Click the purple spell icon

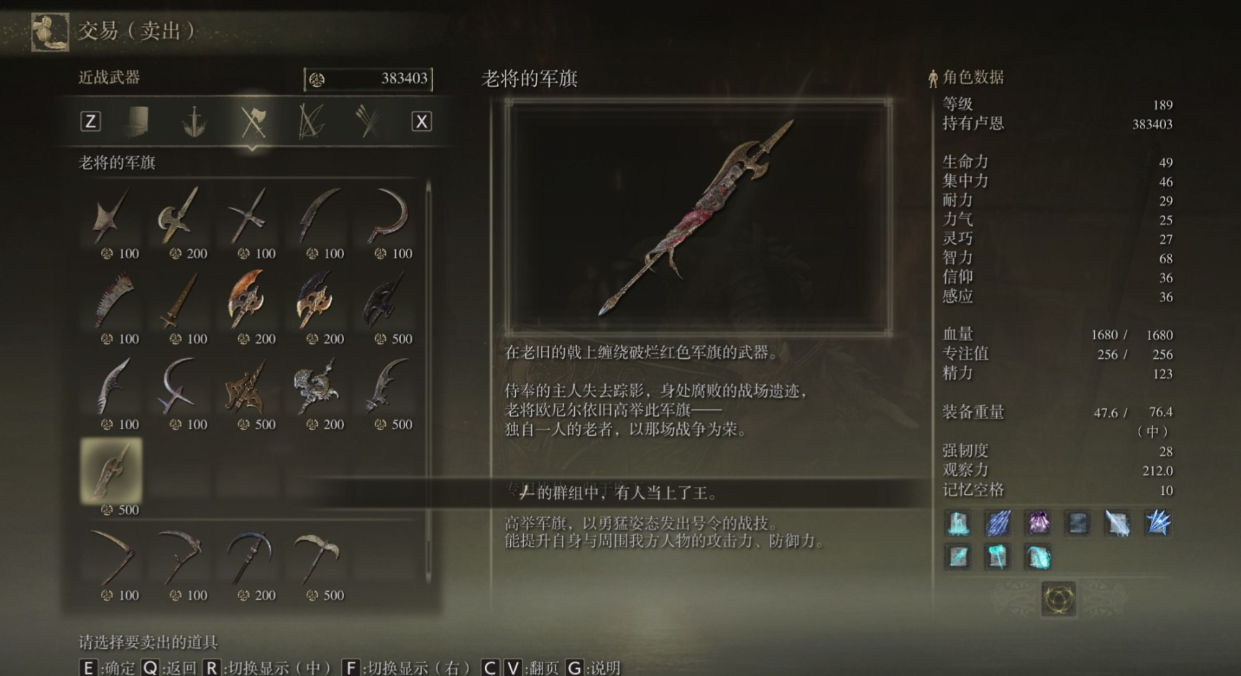coord(1037,522)
